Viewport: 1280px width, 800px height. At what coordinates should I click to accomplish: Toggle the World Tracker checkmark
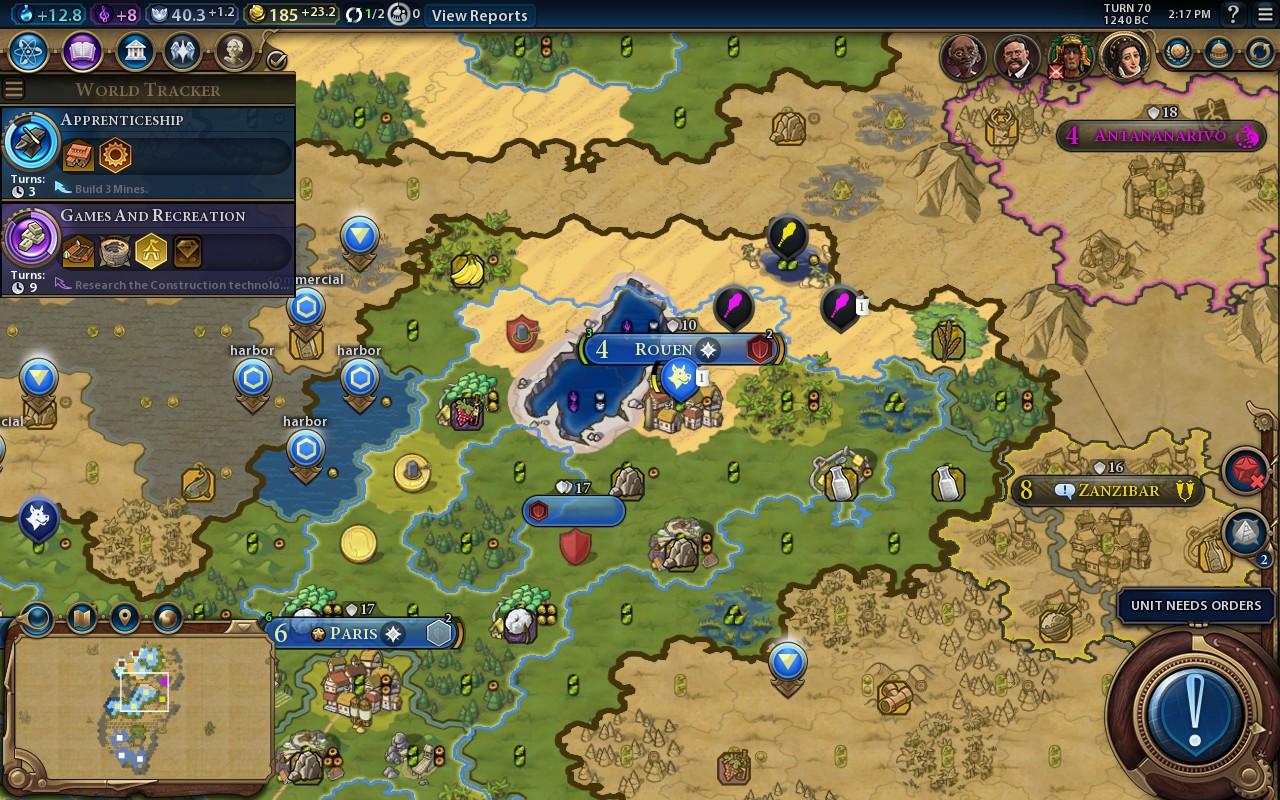[277, 60]
